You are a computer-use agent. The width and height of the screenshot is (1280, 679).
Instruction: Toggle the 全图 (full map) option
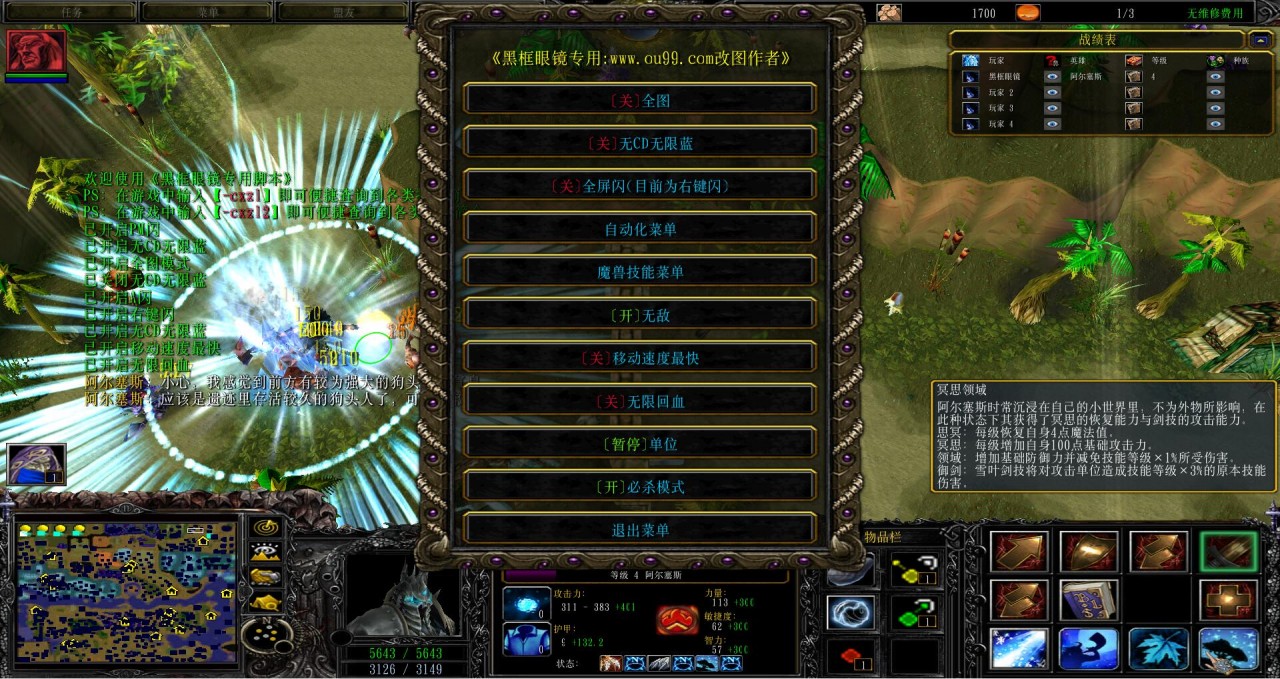640,100
